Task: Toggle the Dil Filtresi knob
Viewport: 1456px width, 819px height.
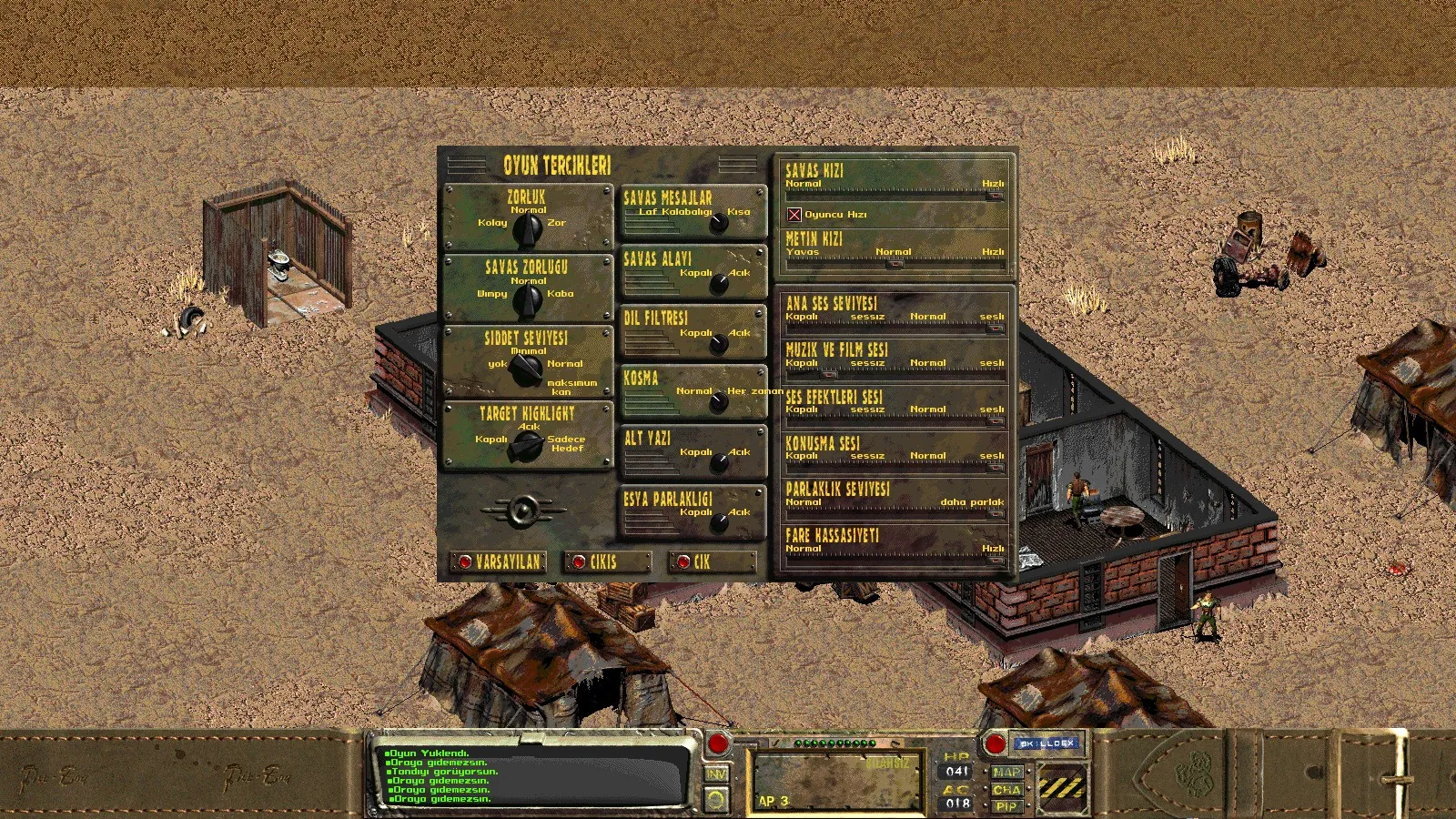Action: click(x=719, y=344)
